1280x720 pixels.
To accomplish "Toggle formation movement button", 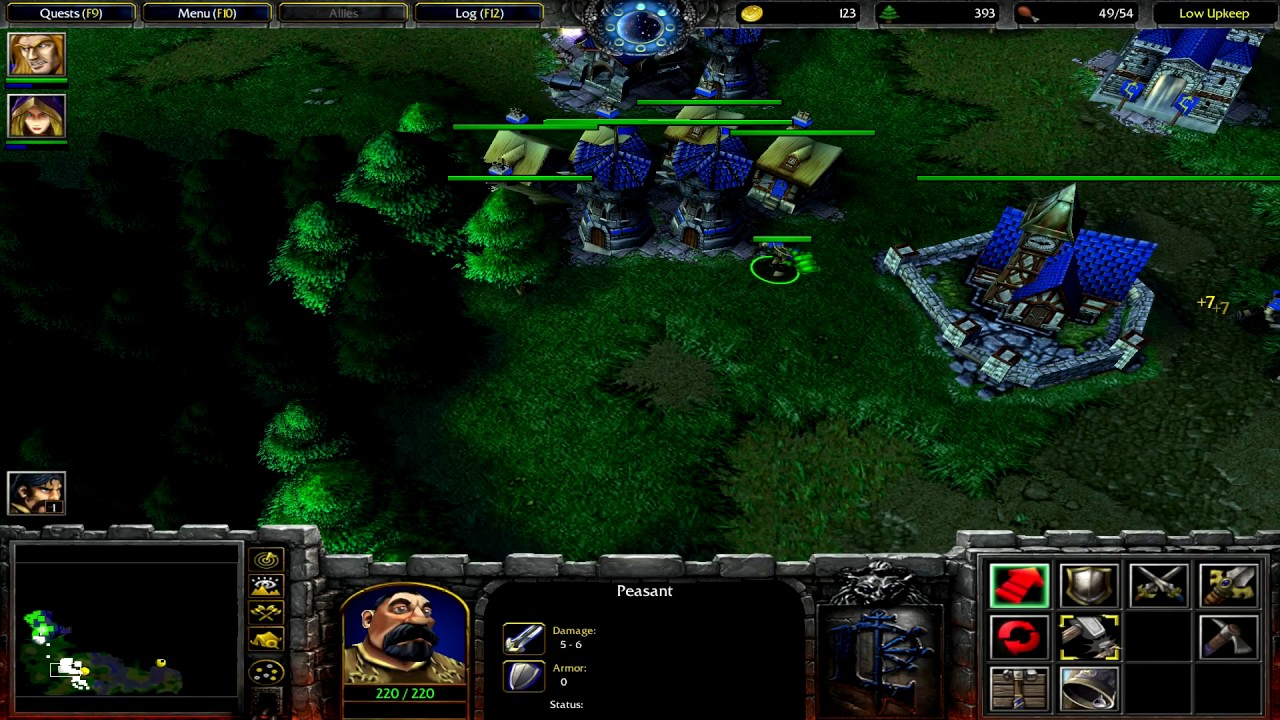I will [266, 672].
